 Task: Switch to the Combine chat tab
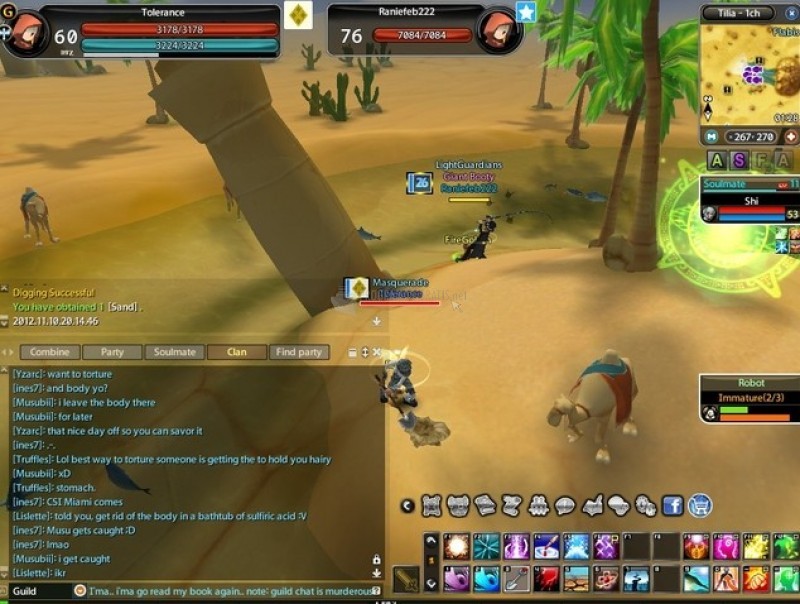[49, 352]
